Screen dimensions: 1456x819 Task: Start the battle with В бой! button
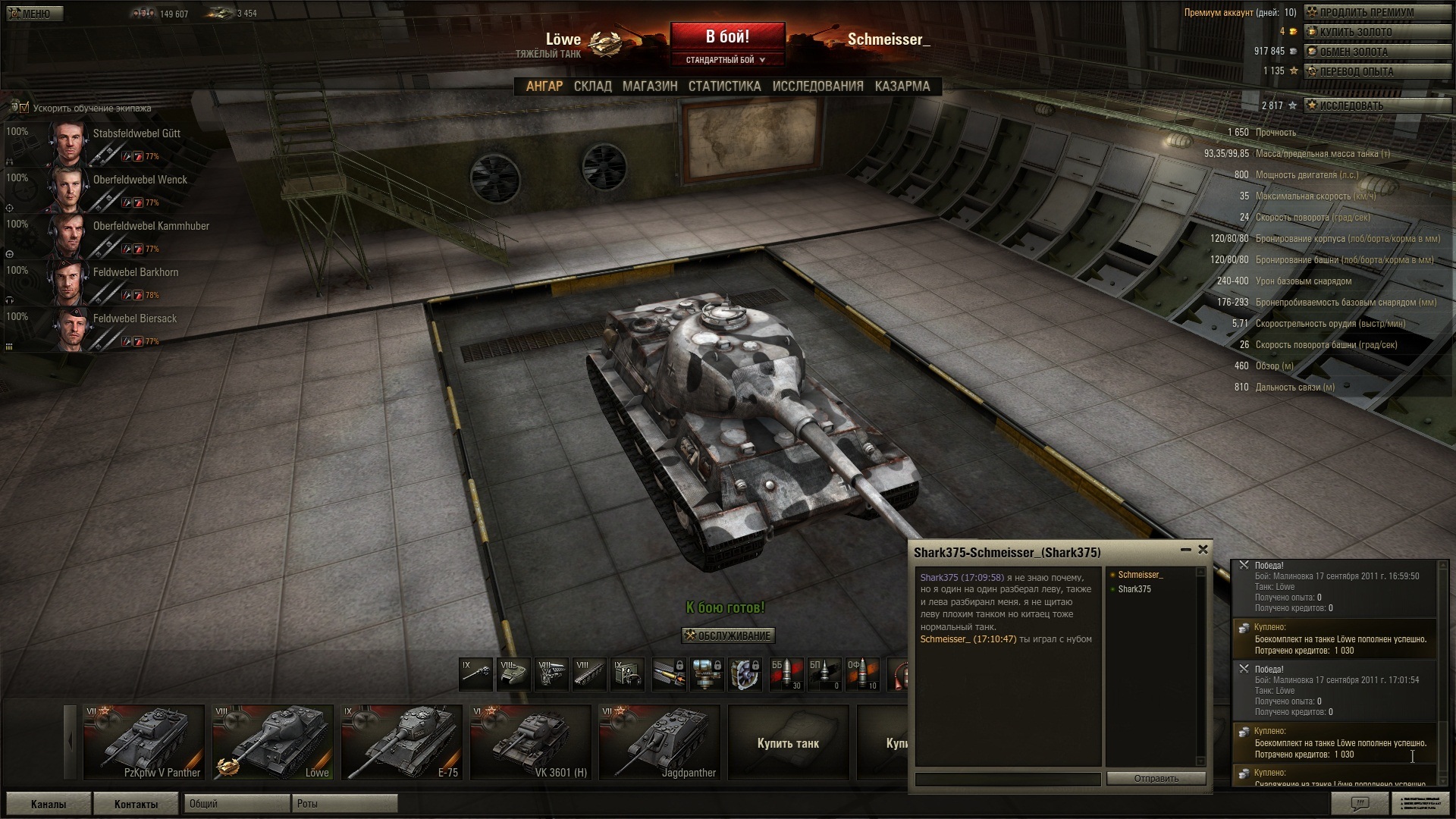point(727,37)
